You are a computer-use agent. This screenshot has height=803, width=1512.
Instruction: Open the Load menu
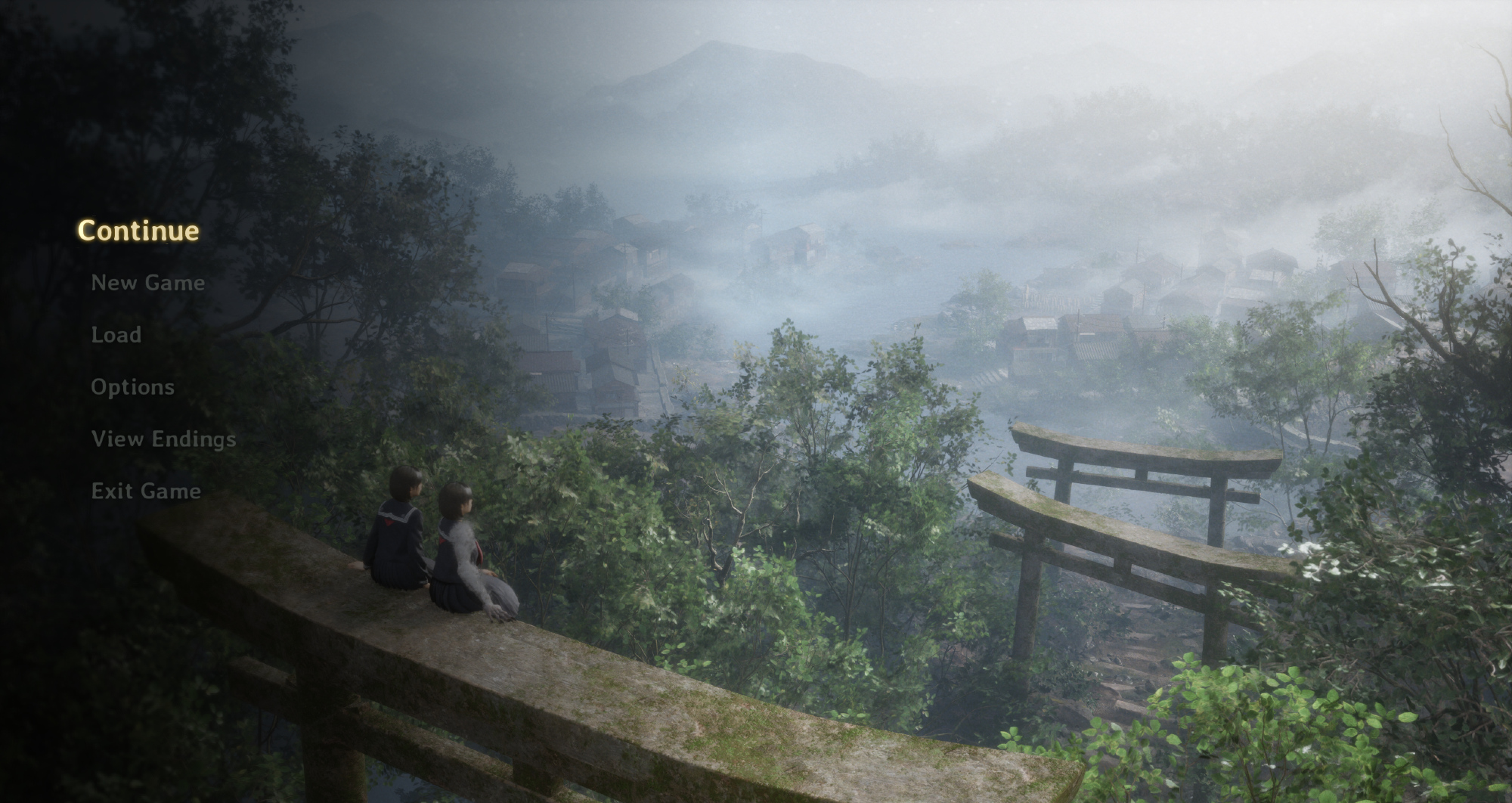tap(116, 335)
